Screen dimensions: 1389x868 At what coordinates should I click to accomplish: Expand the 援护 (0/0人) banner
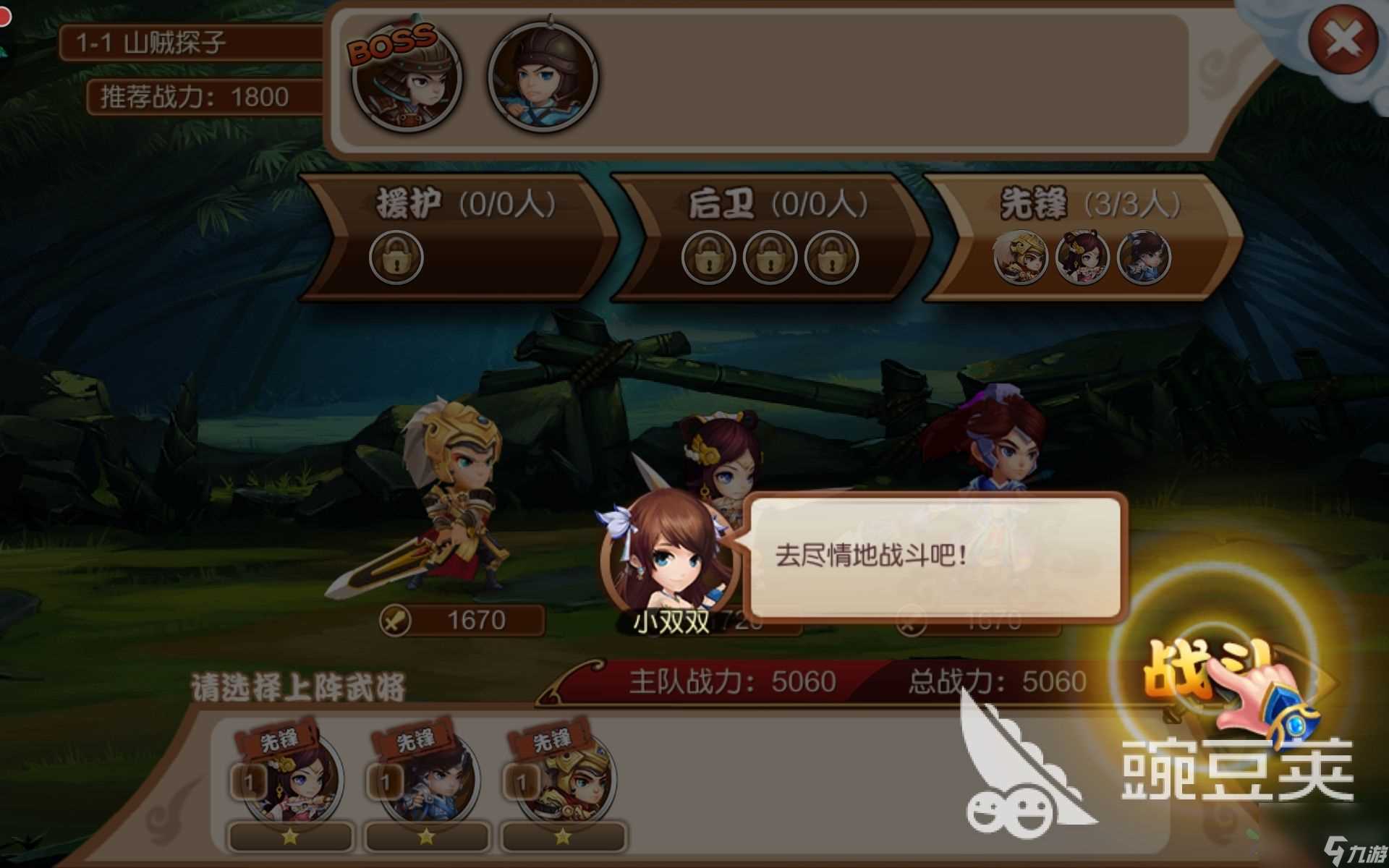pos(463,203)
